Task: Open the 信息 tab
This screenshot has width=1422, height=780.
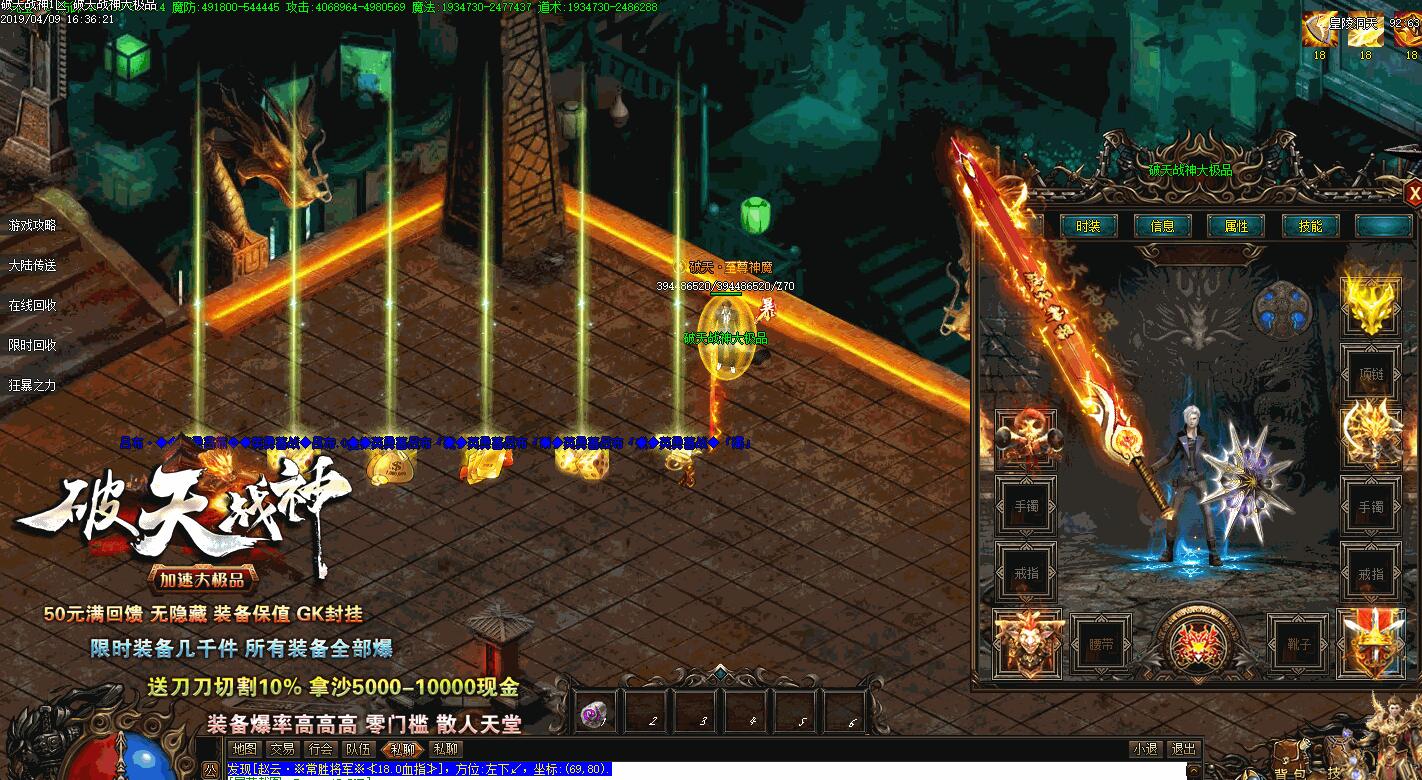Action: pyautogui.click(x=1162, y=226)
